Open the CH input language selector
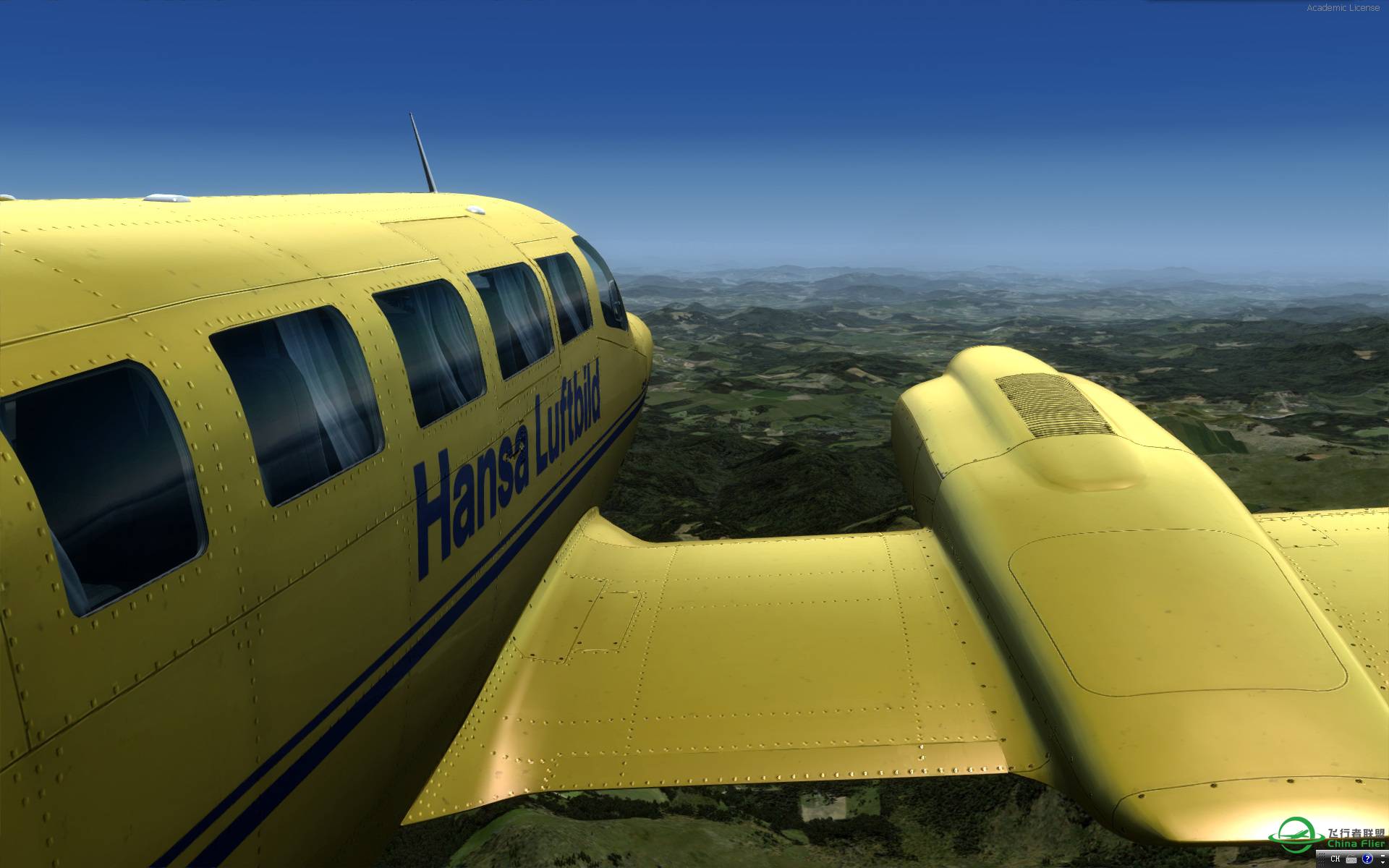Image resolution: width=1389 pixels, height=868 pixels. click(x=1335, y=859)
